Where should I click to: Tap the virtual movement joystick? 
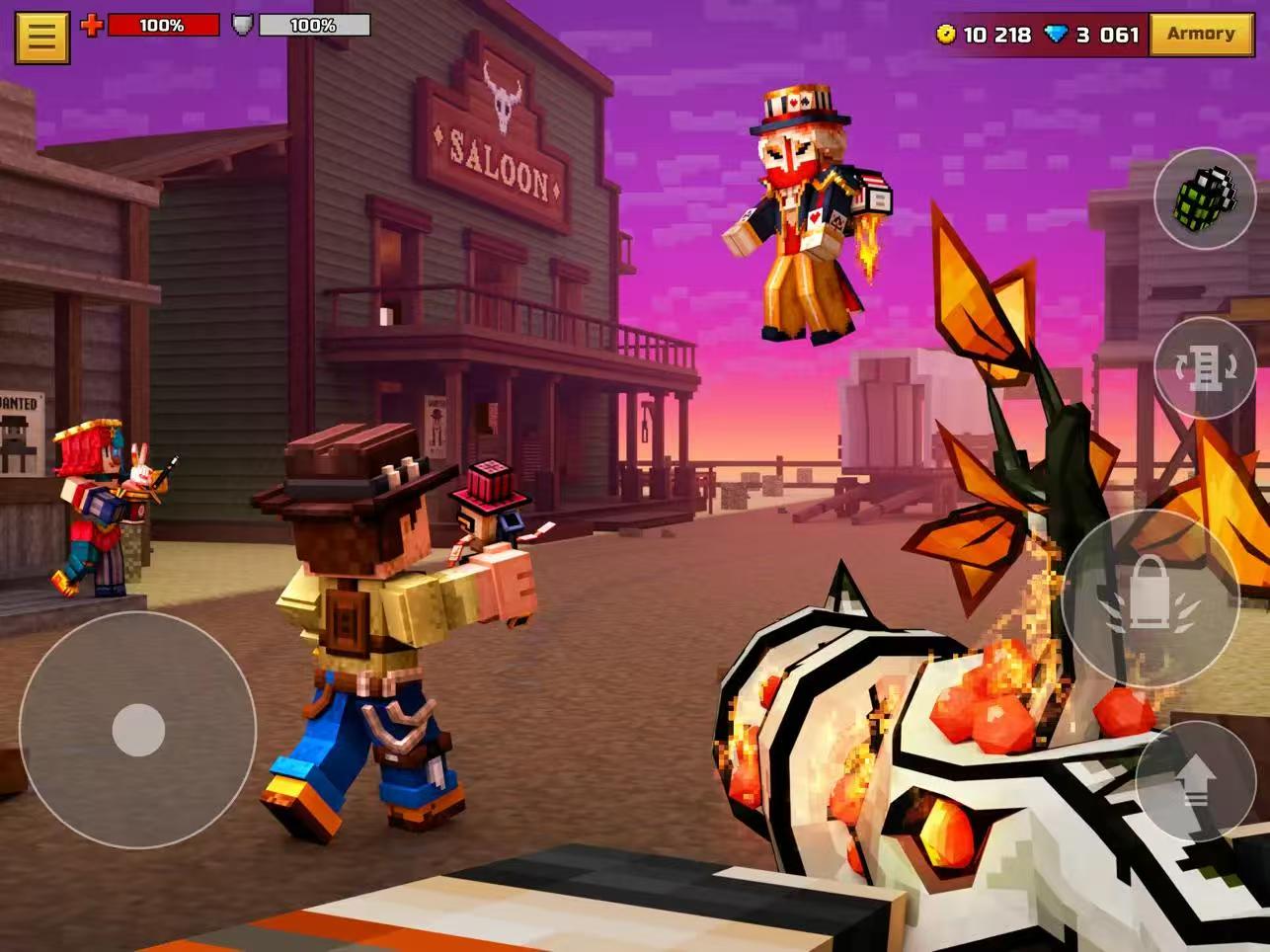click(x=138, y=730)
